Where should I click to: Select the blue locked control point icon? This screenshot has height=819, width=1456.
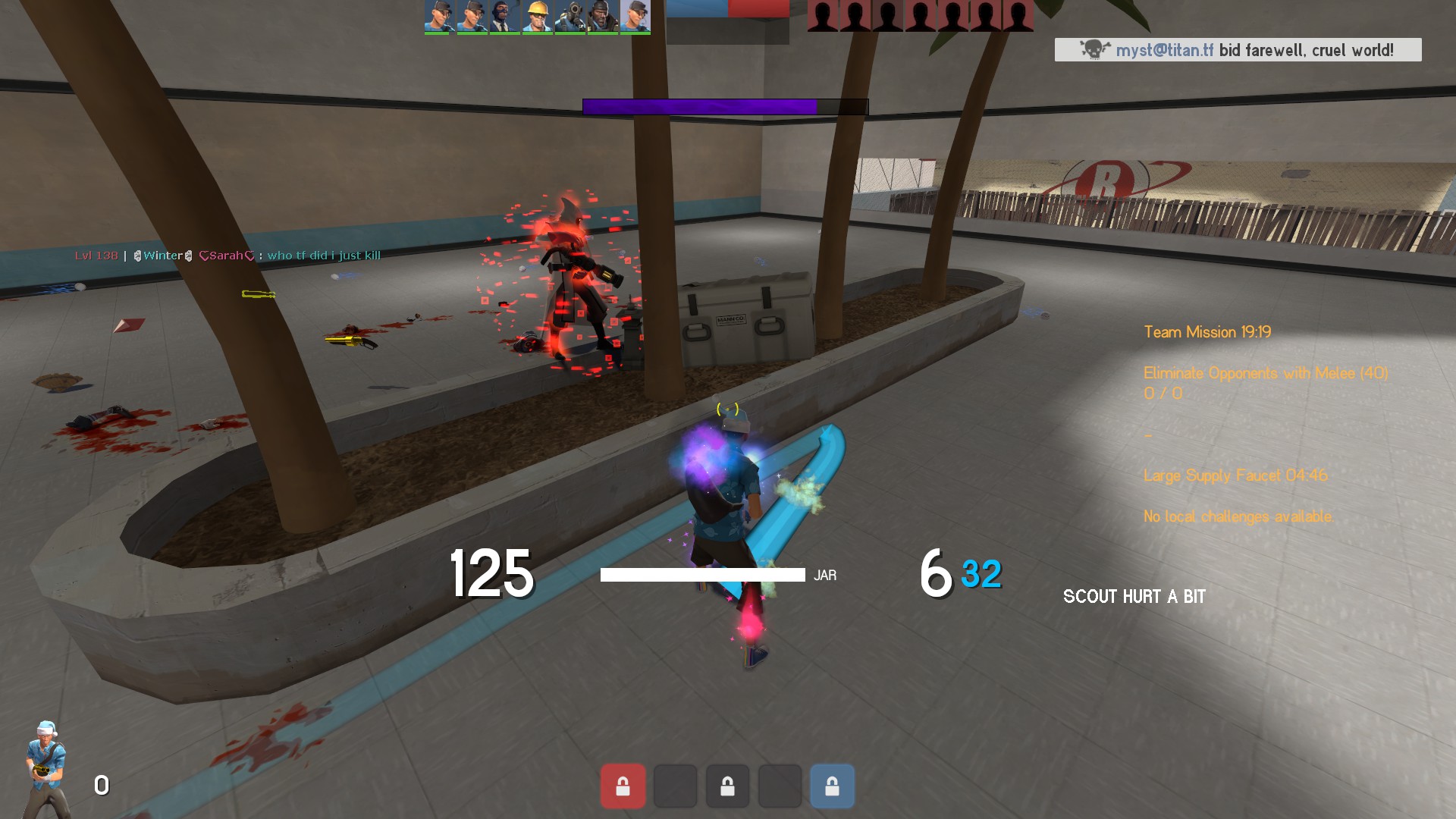pos(832,786)
